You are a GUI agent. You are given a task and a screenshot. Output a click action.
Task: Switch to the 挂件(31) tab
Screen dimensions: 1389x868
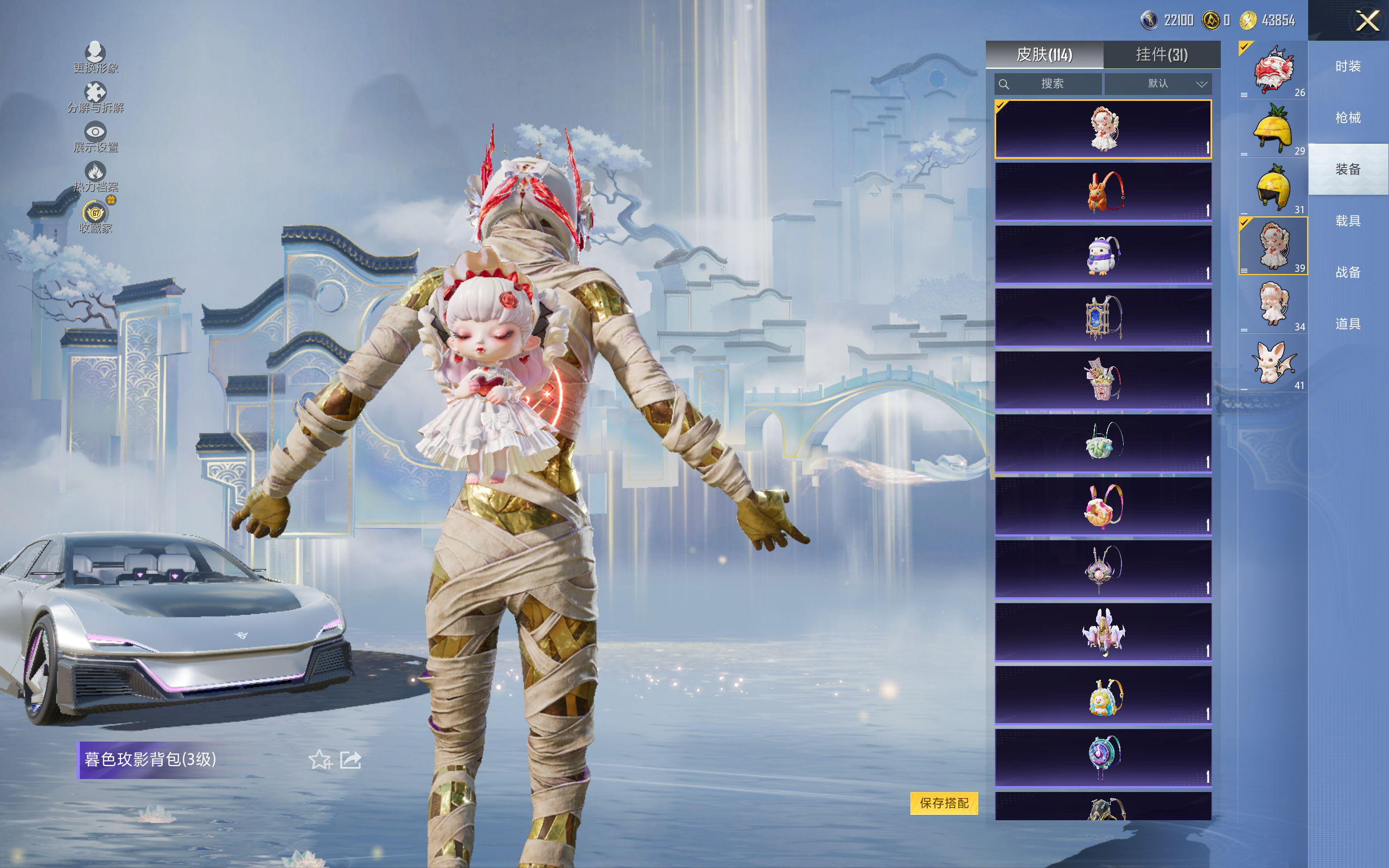click(1161, 55)
